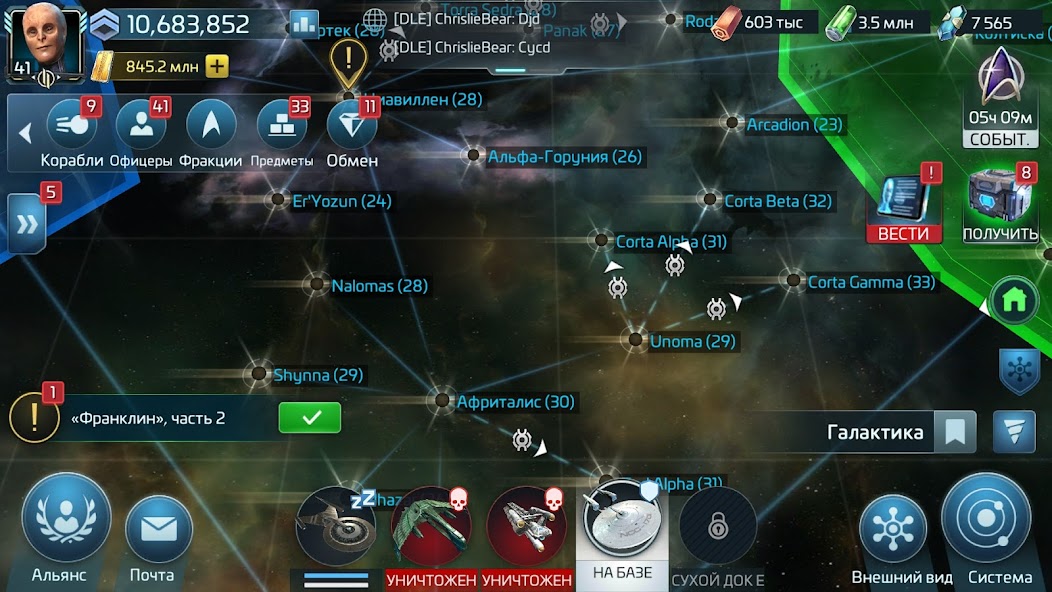Open the Фракции factions menu

tap(211, 127)
